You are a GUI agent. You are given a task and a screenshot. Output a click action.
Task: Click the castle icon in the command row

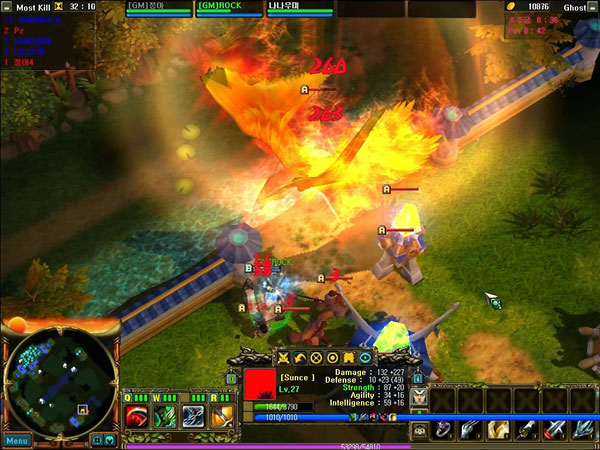coord(349,357)
